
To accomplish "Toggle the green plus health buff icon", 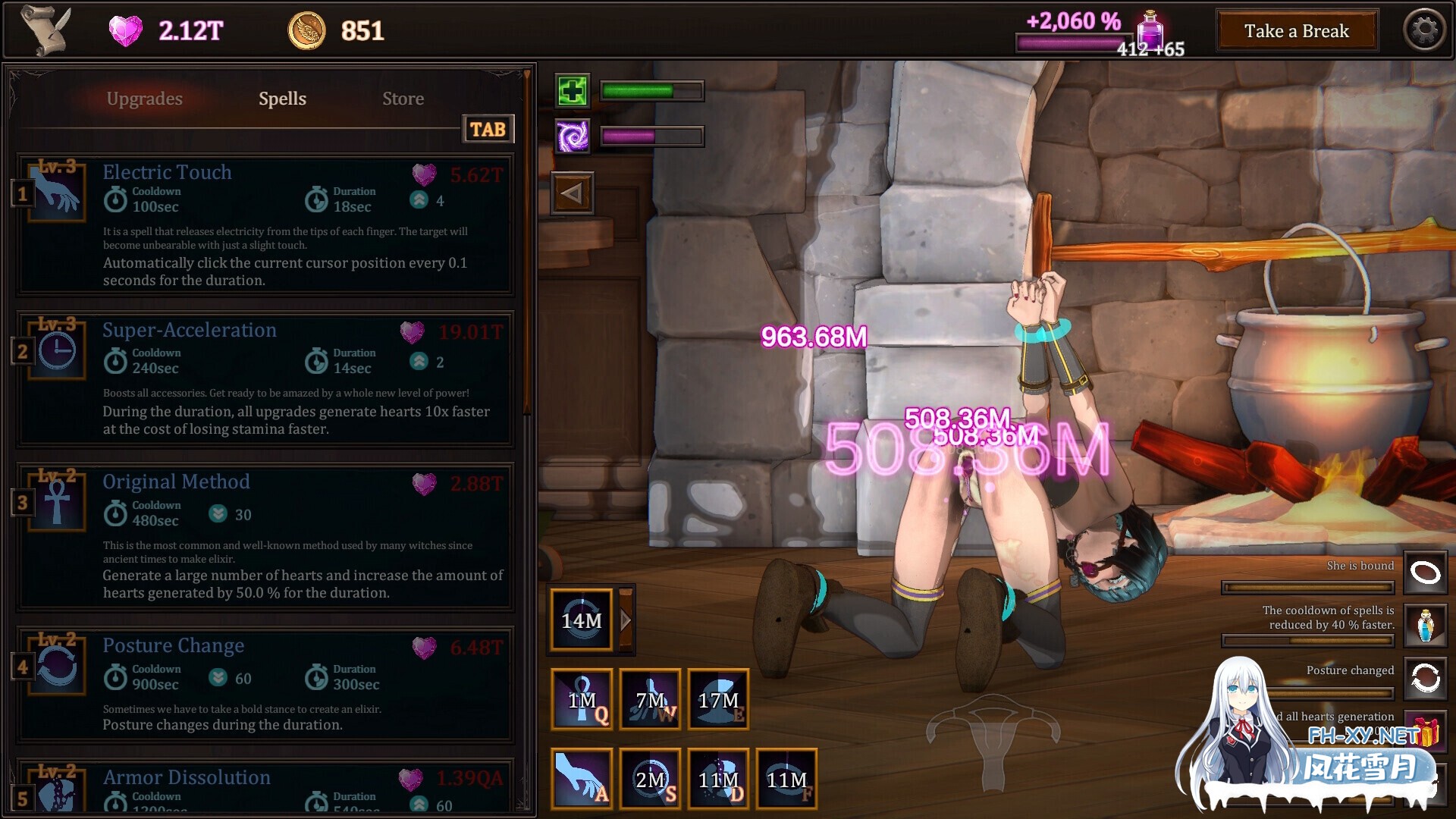I will coord(573,91).
